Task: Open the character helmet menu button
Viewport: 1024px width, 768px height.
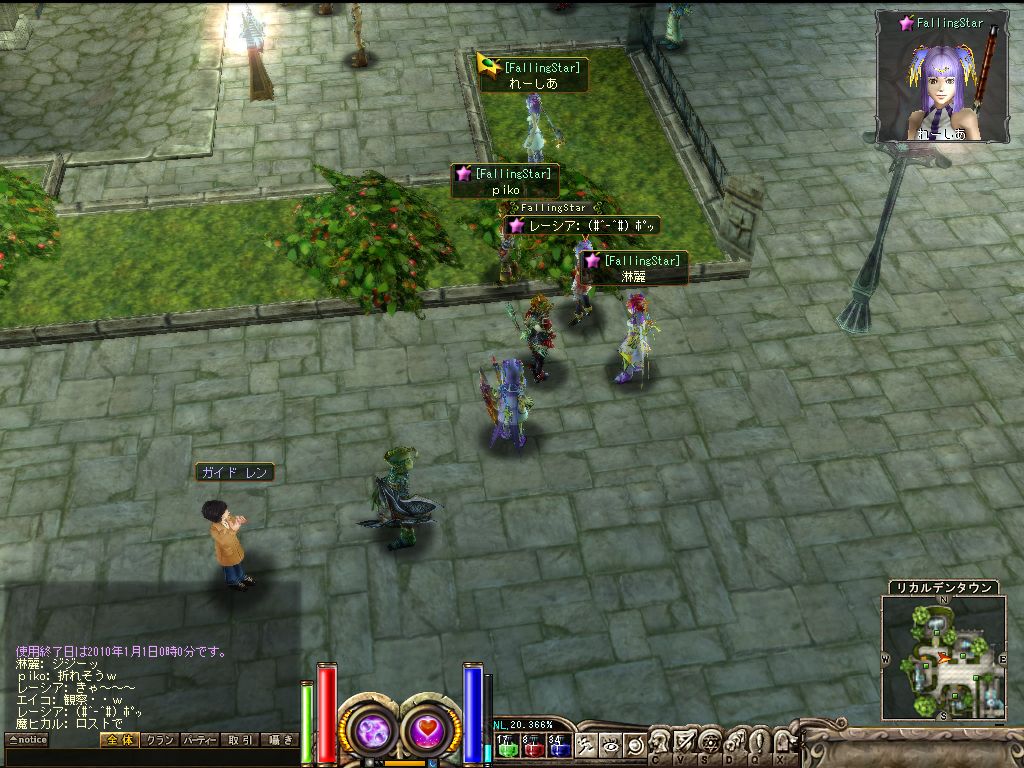Action: click(x=661, y=743)
